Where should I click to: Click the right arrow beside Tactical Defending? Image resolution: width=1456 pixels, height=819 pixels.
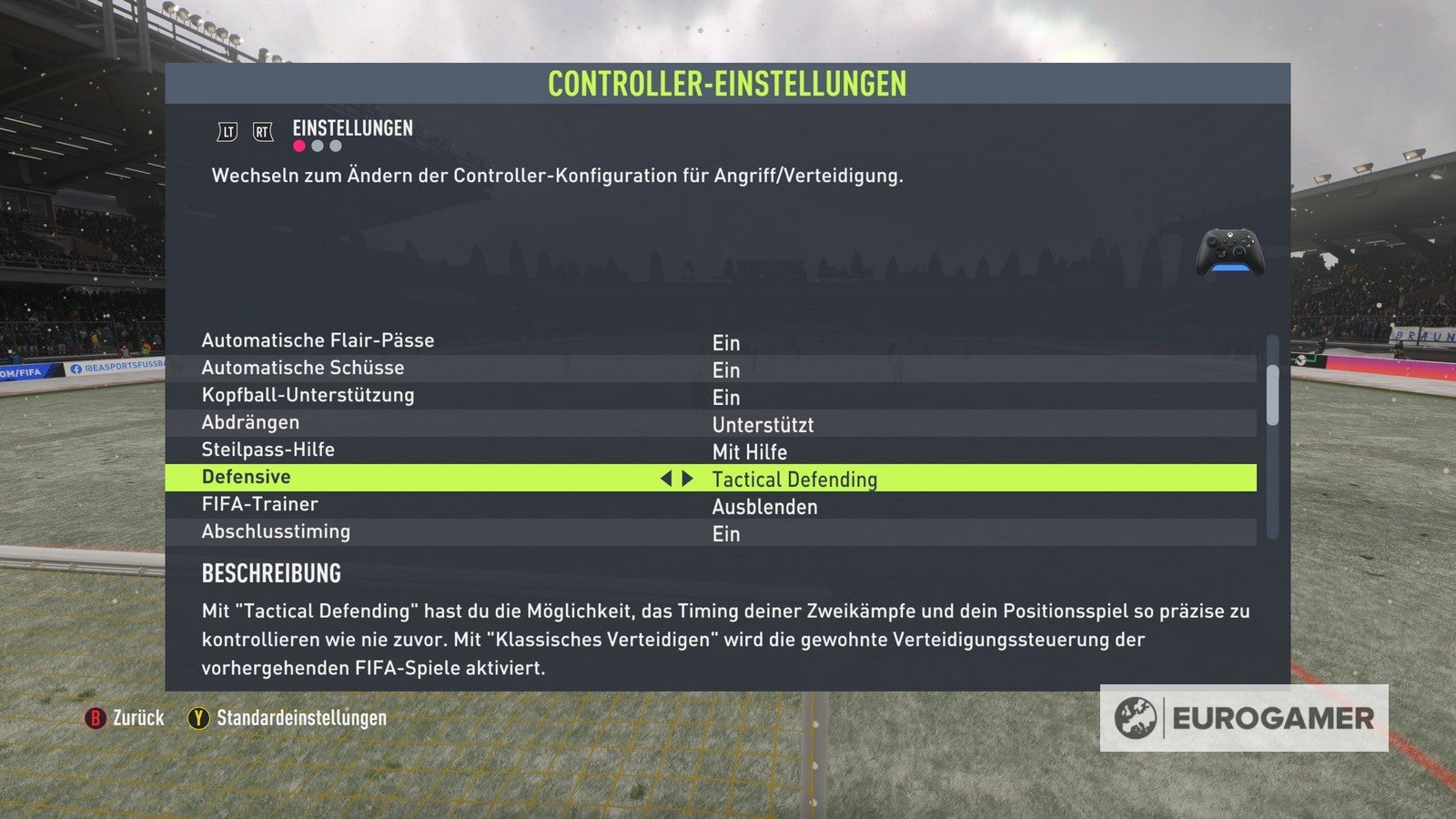pyautogui.click(x=689, y=477)
